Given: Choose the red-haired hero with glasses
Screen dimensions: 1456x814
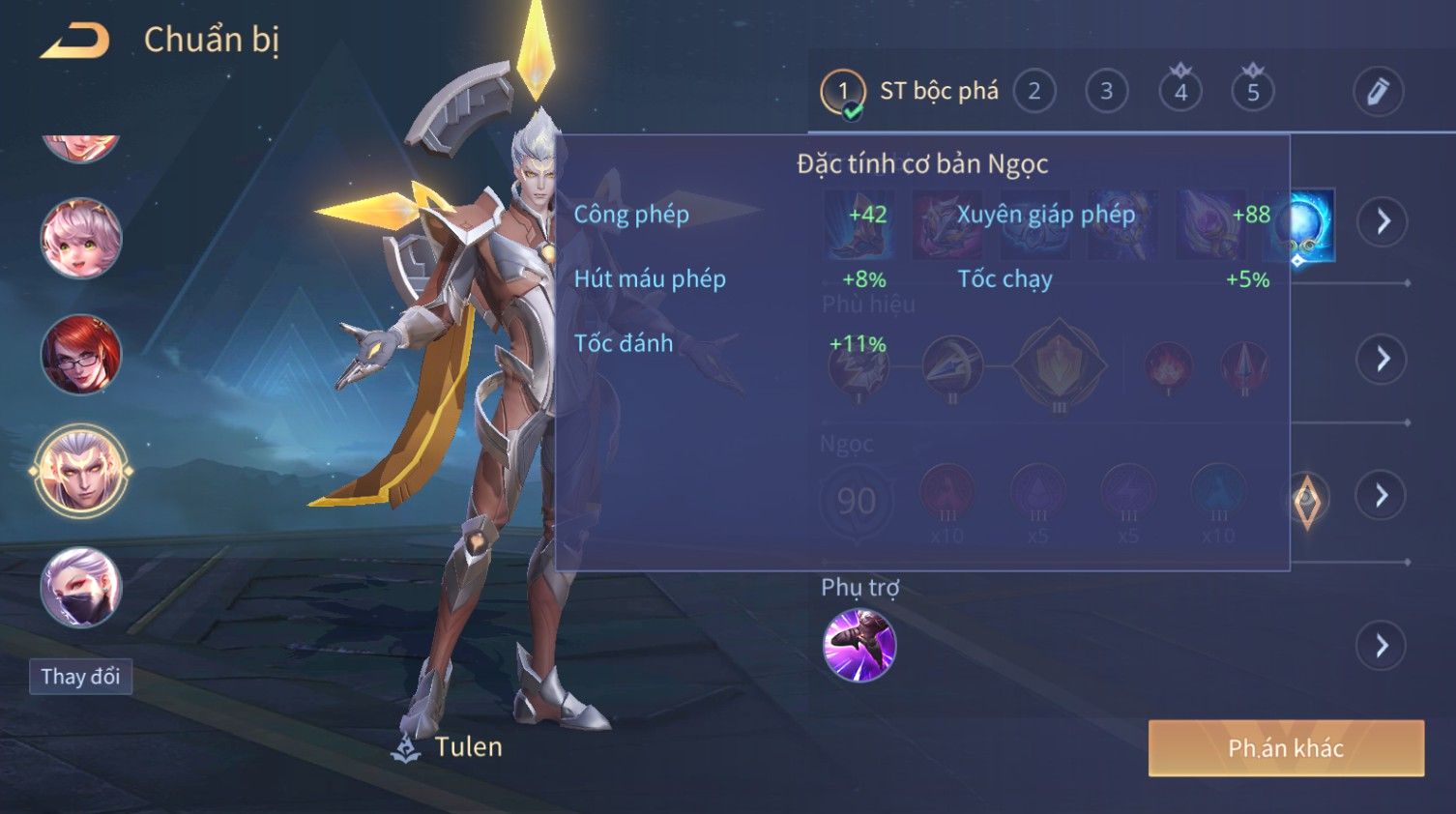Looking at the screenshot, I should click(81, 354).
